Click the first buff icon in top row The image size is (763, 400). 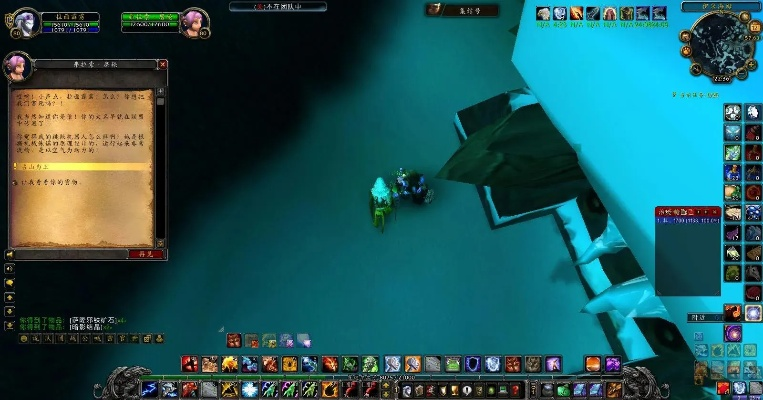(x=544, y=13)
